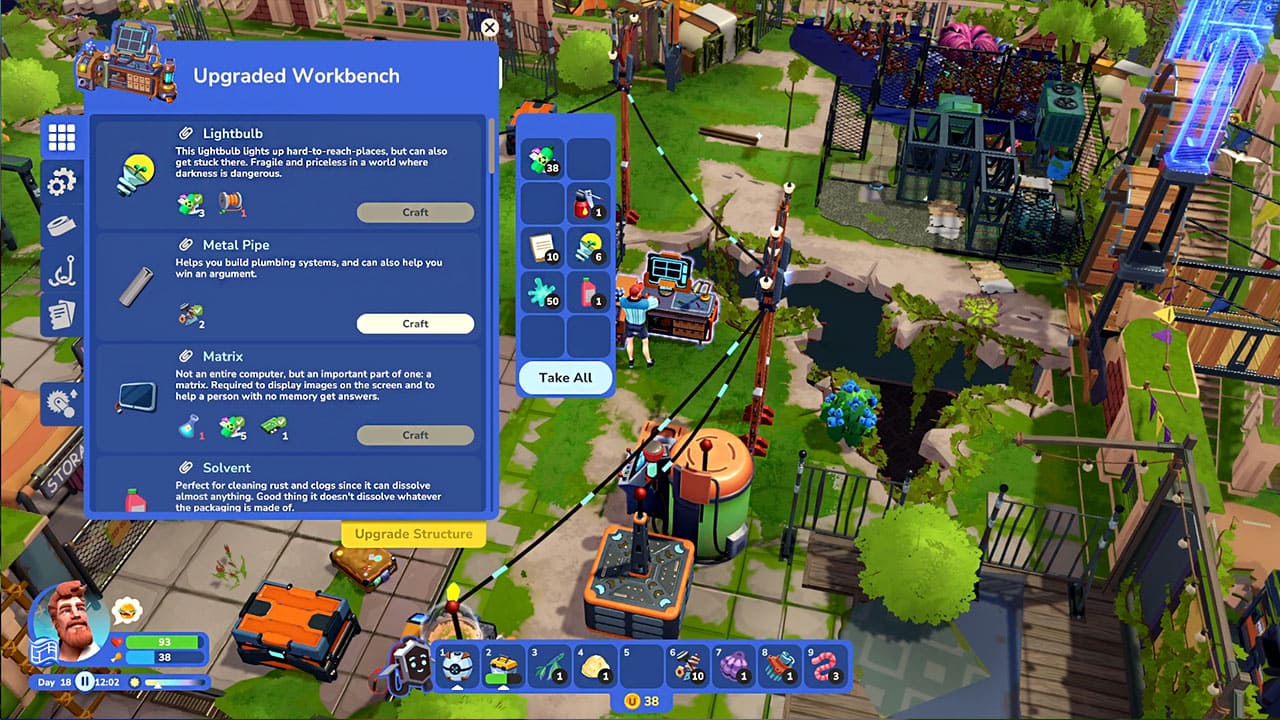Open the documents category tab
The width and height of the screenshot is (1280, 720).
tap(62, 315)
